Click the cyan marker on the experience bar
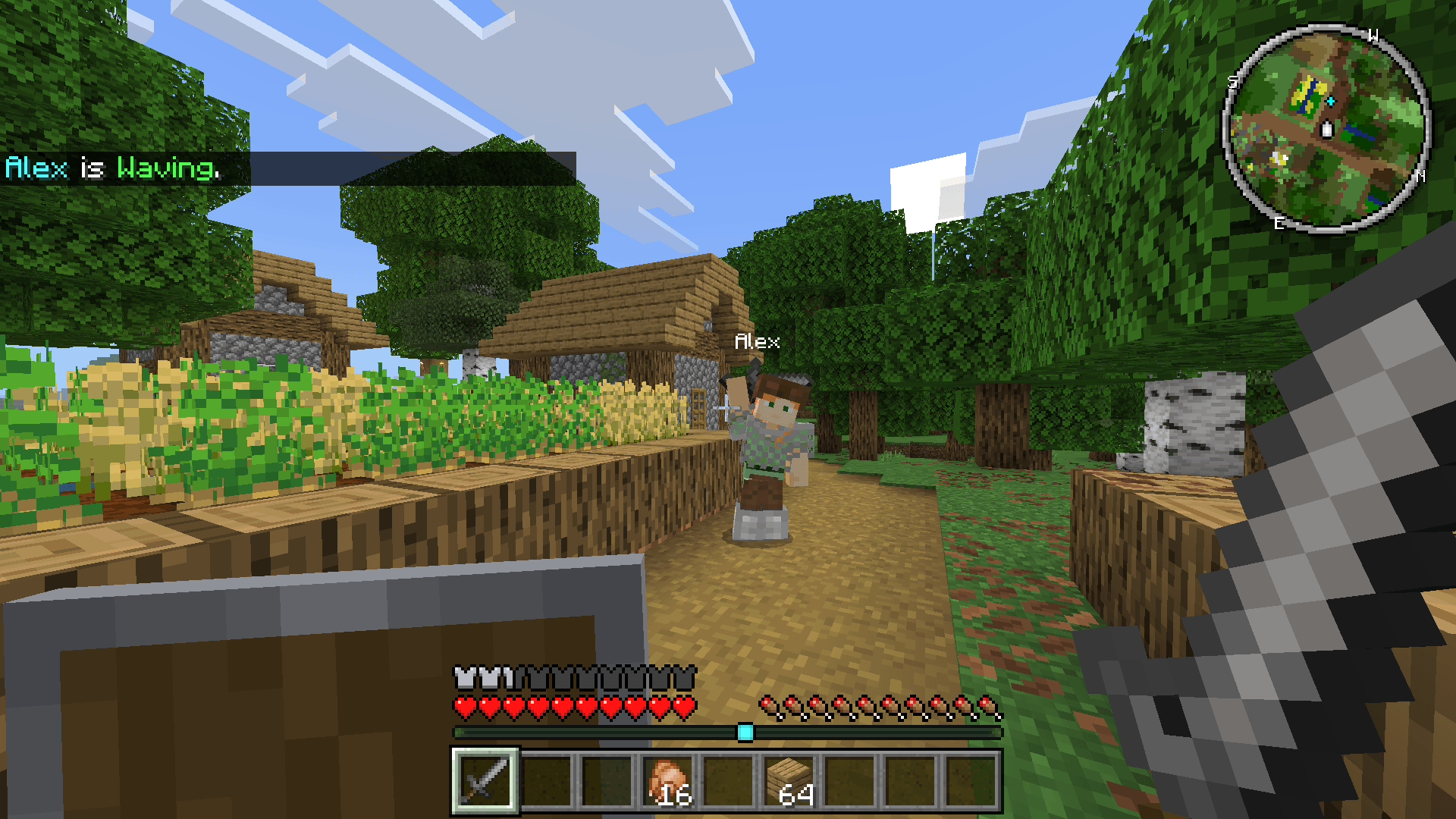1456x819 pixels. (x=745, y=732)
